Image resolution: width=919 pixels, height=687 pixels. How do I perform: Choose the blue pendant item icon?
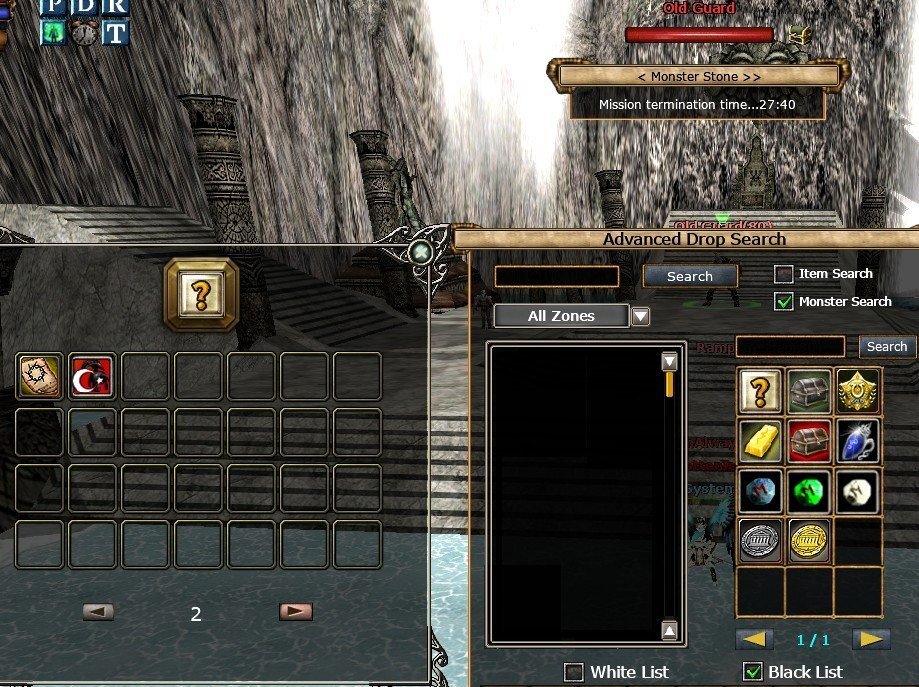pyautogui.click(x=858, y=442)
